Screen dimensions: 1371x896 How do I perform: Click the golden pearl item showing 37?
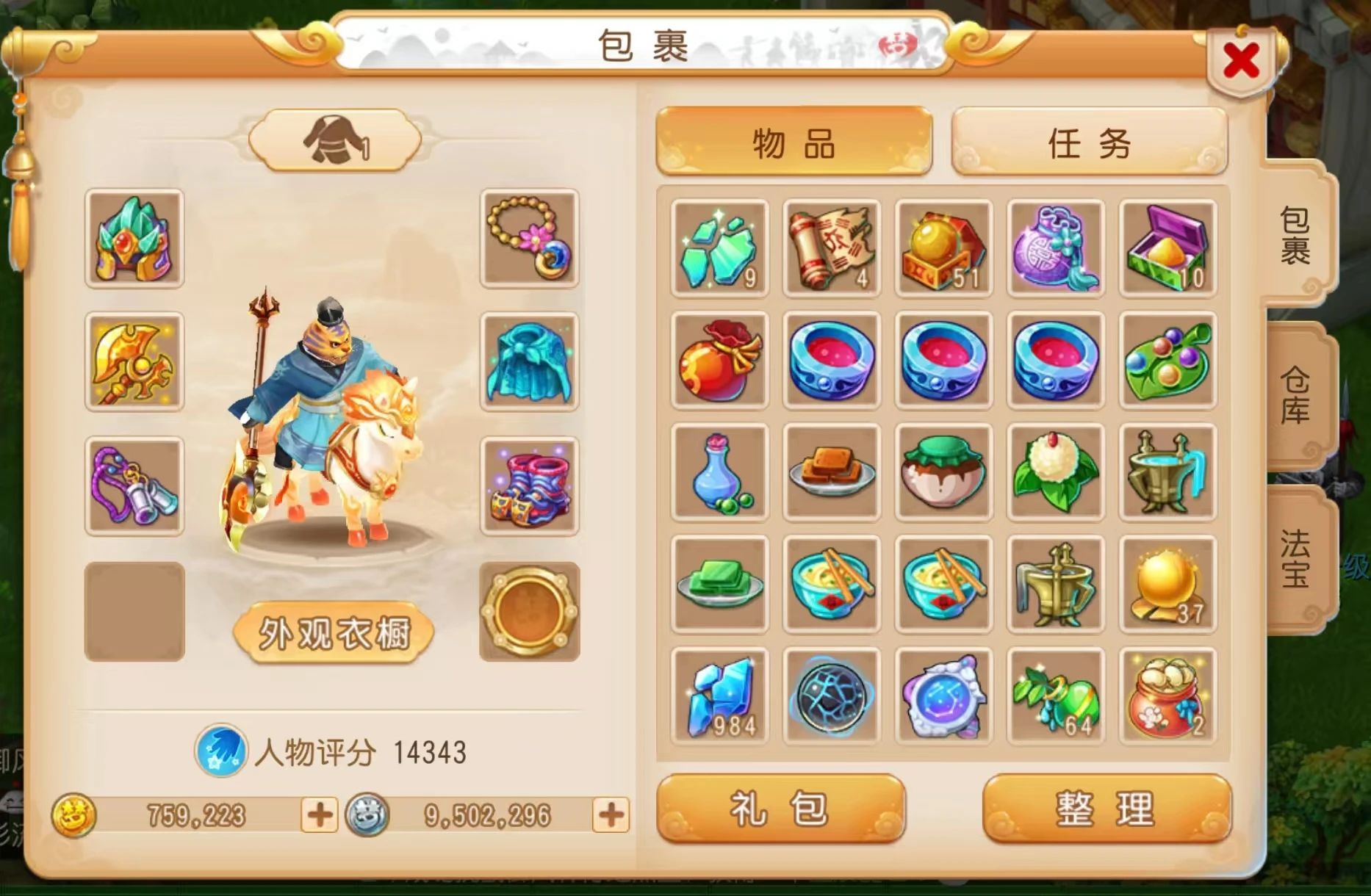click(1167, 585)
